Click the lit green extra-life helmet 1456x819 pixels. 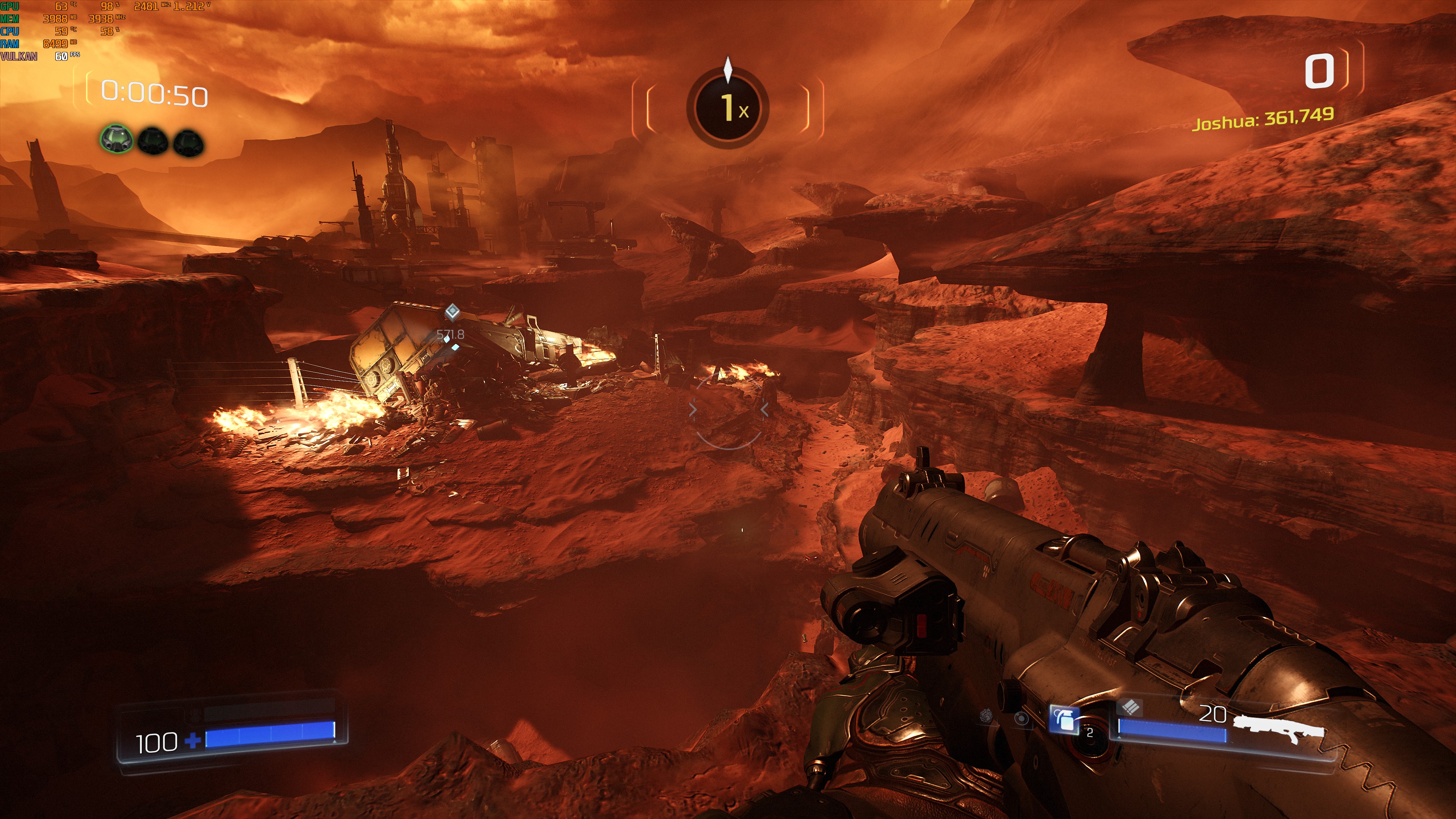[117, 139]
